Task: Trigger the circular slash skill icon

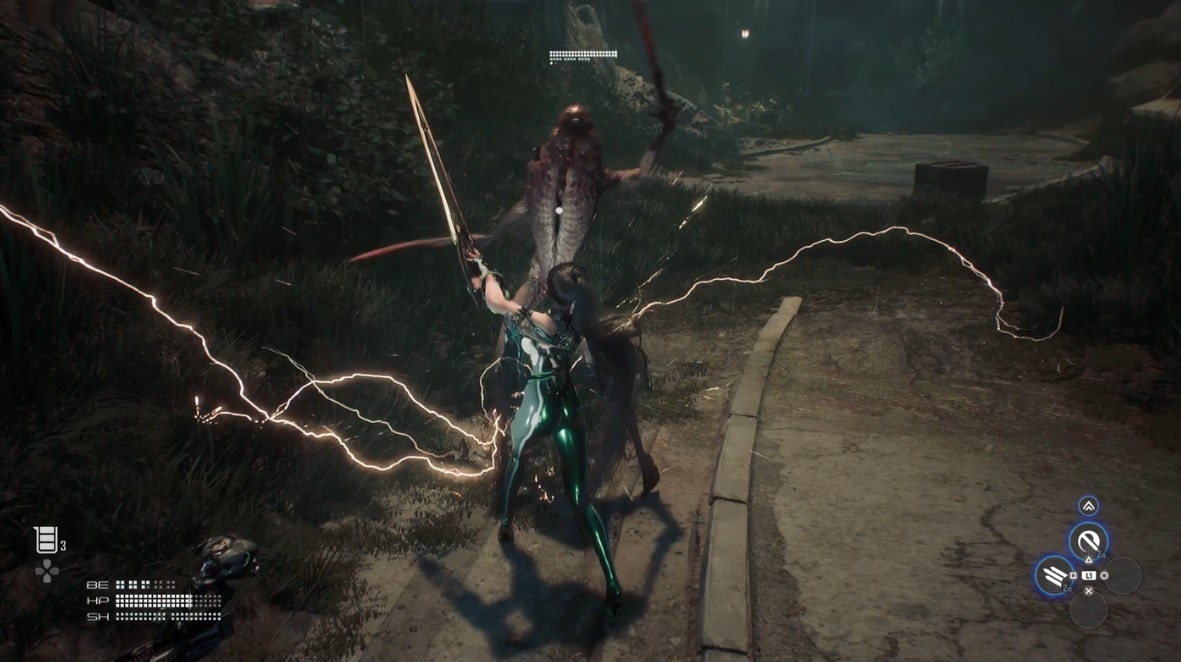Action: 1088,541
